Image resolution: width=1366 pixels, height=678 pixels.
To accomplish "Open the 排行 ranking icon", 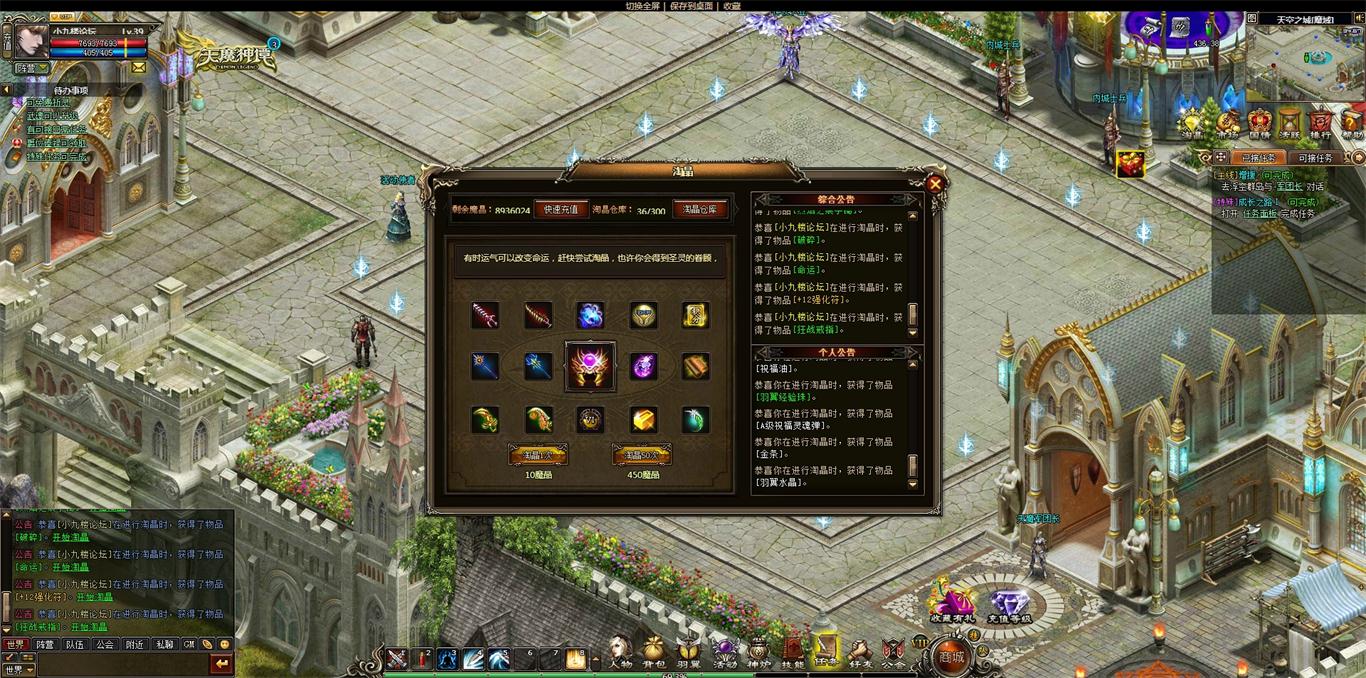I will pos(1320,124).
